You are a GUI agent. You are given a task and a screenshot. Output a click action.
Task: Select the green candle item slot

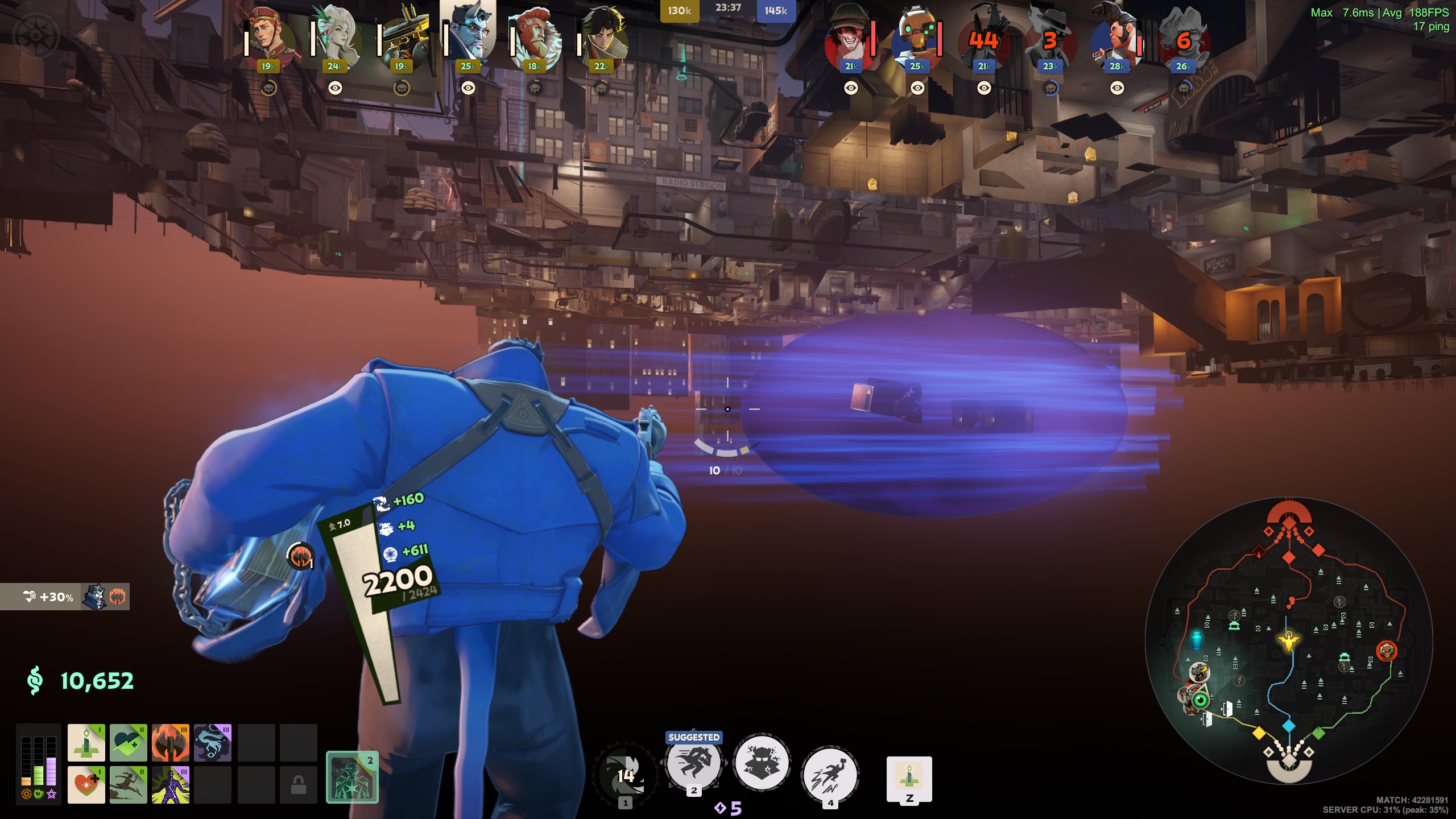click(x=86, y=743)
